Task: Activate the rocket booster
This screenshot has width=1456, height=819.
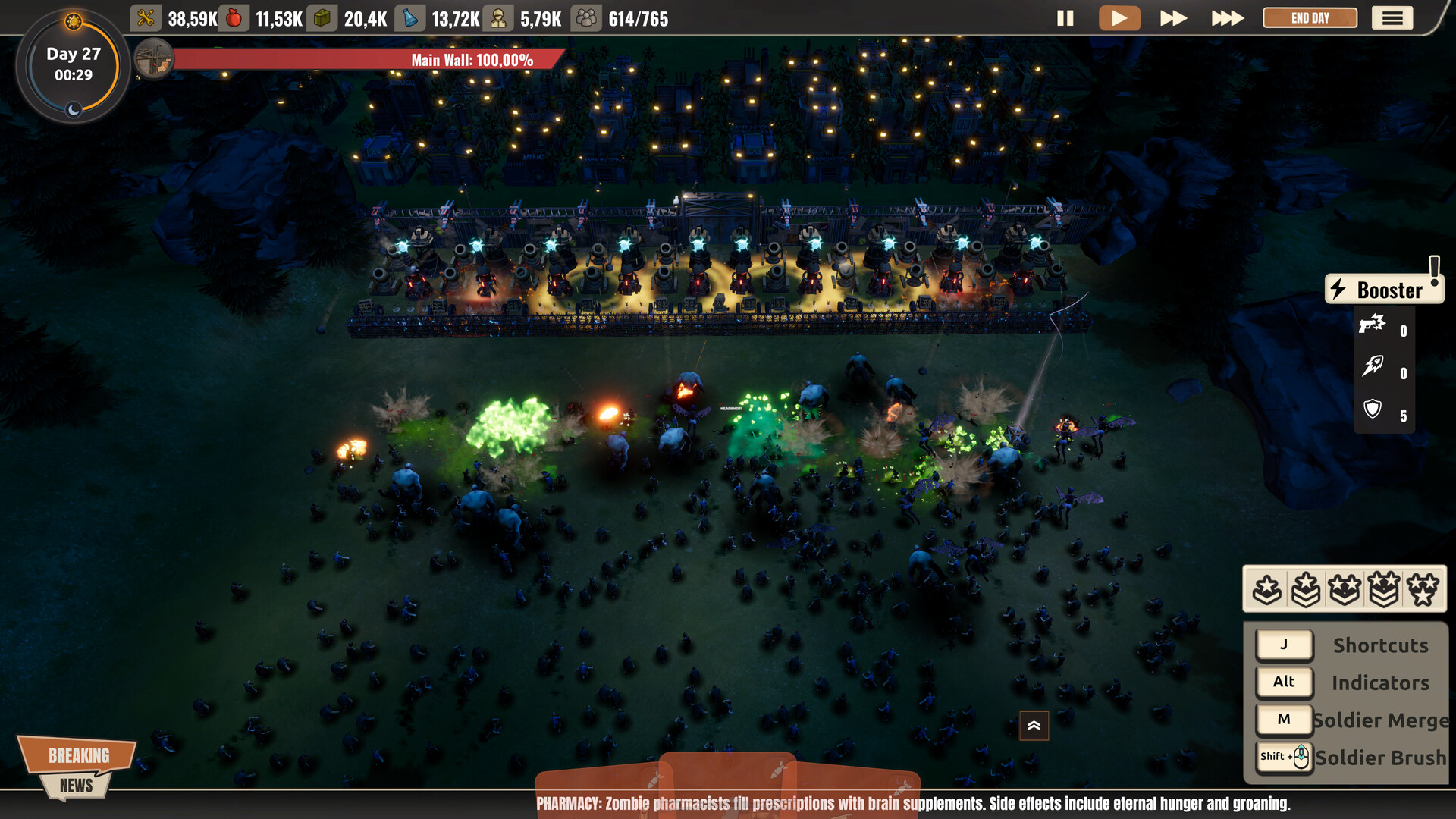Action: (x=1373, y=367)
